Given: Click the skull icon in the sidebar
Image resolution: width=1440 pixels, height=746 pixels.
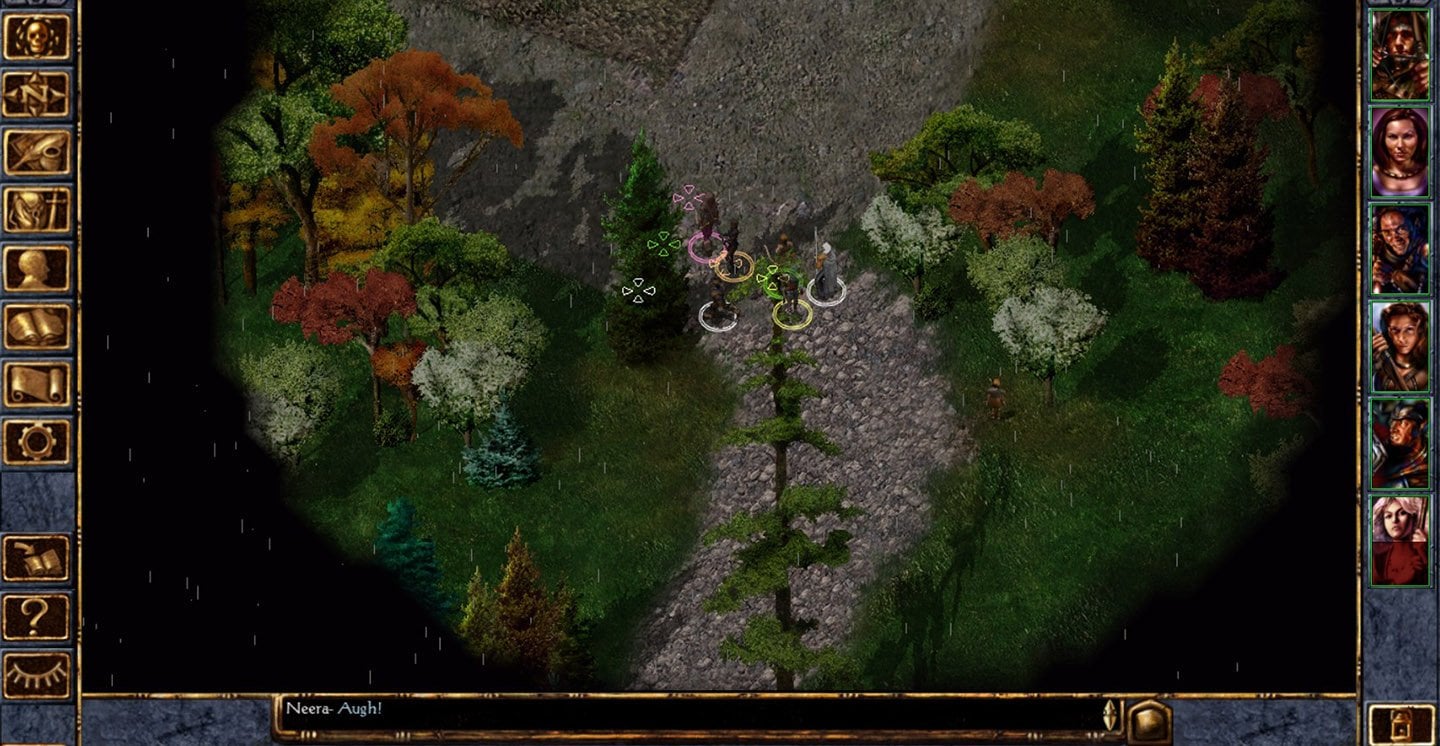Looking at the screenshot, I should tap(38, 36).
